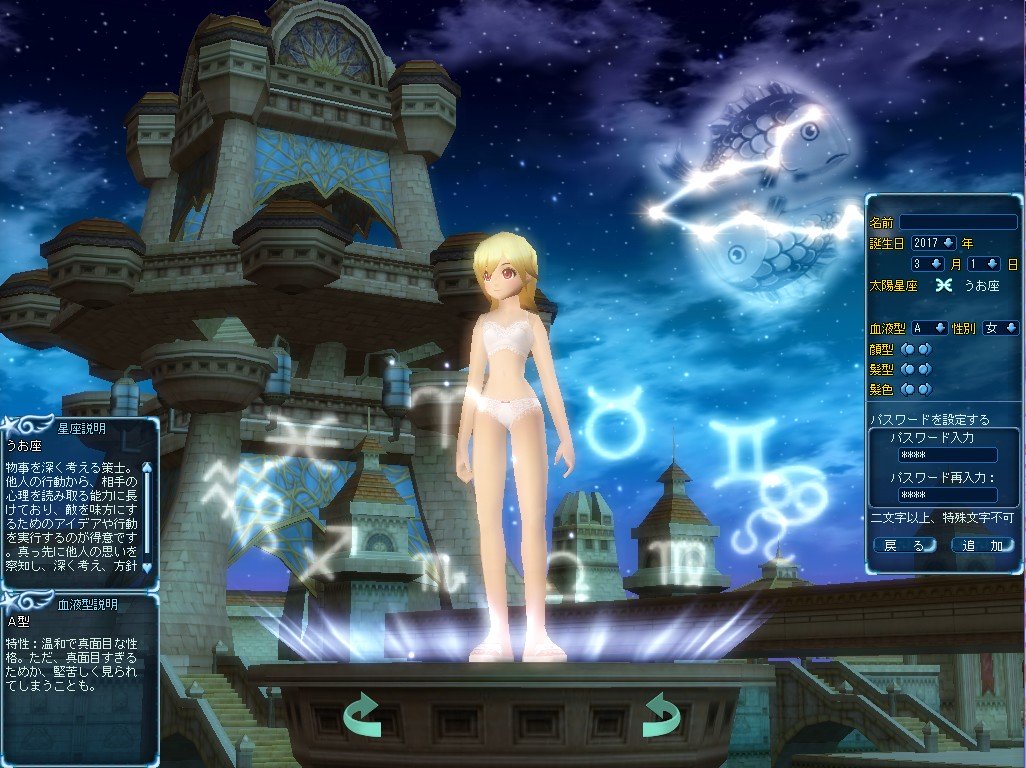Click the zodiac description scrollbar up arrow
1026x768 pixels.
148,464
